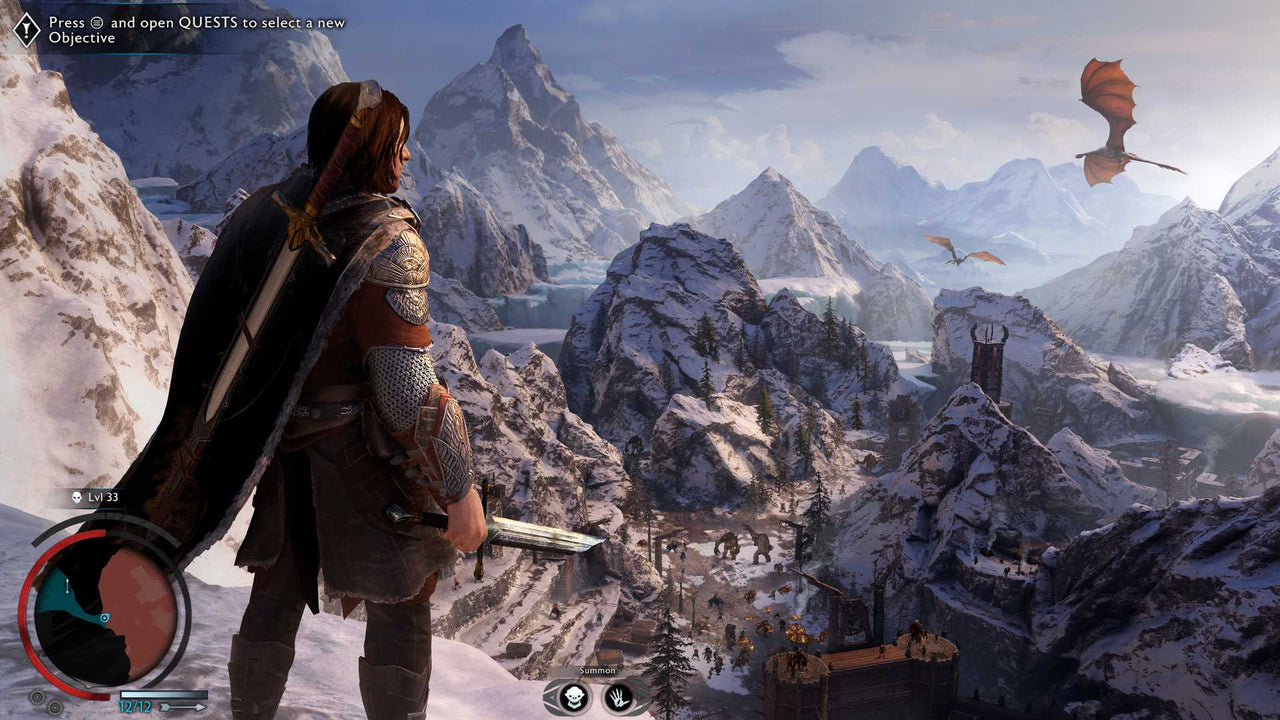Viewport: 1280px width, 720px height.
Task: Select the hand-of-Sauron Summon icon
Action: (619, 697)
